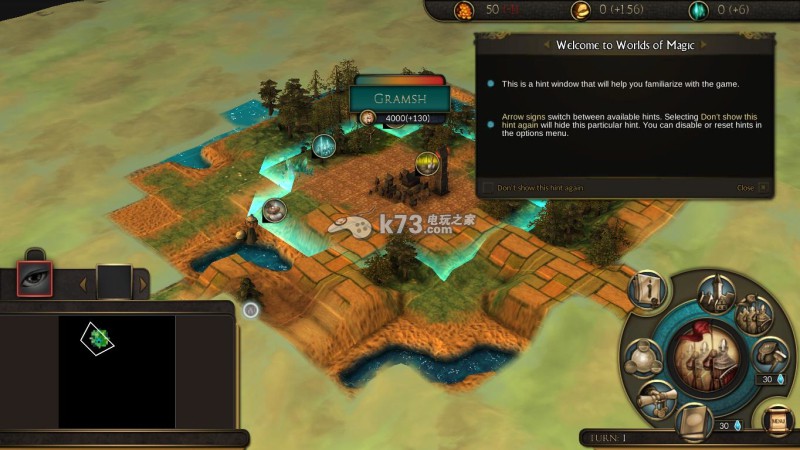Screen dimensions: 800x450
Task: Toggle the eye view button
Action: [37, 282]
